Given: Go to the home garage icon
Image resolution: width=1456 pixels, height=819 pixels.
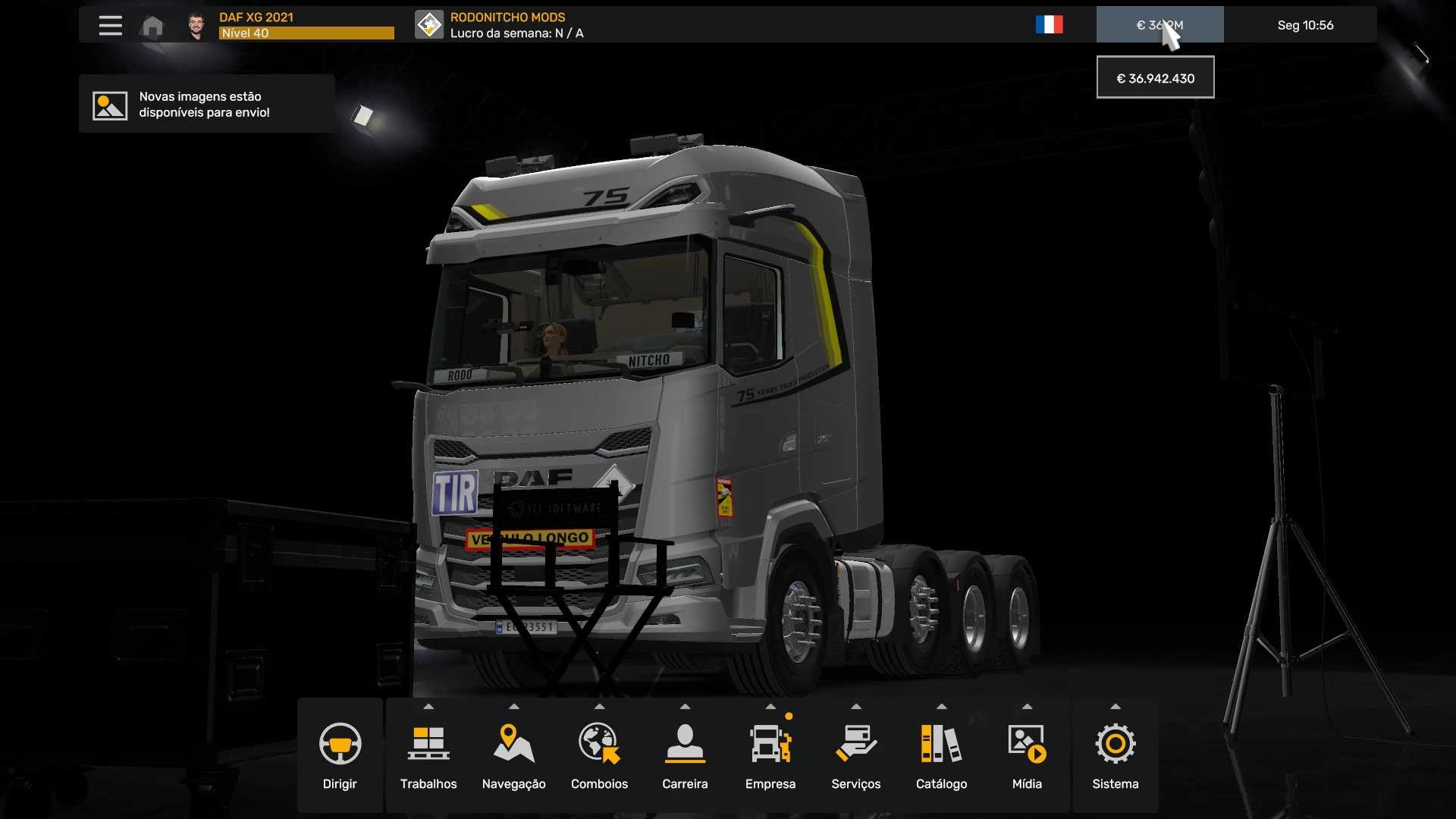Looking at the screenshot, I should 152,27.
